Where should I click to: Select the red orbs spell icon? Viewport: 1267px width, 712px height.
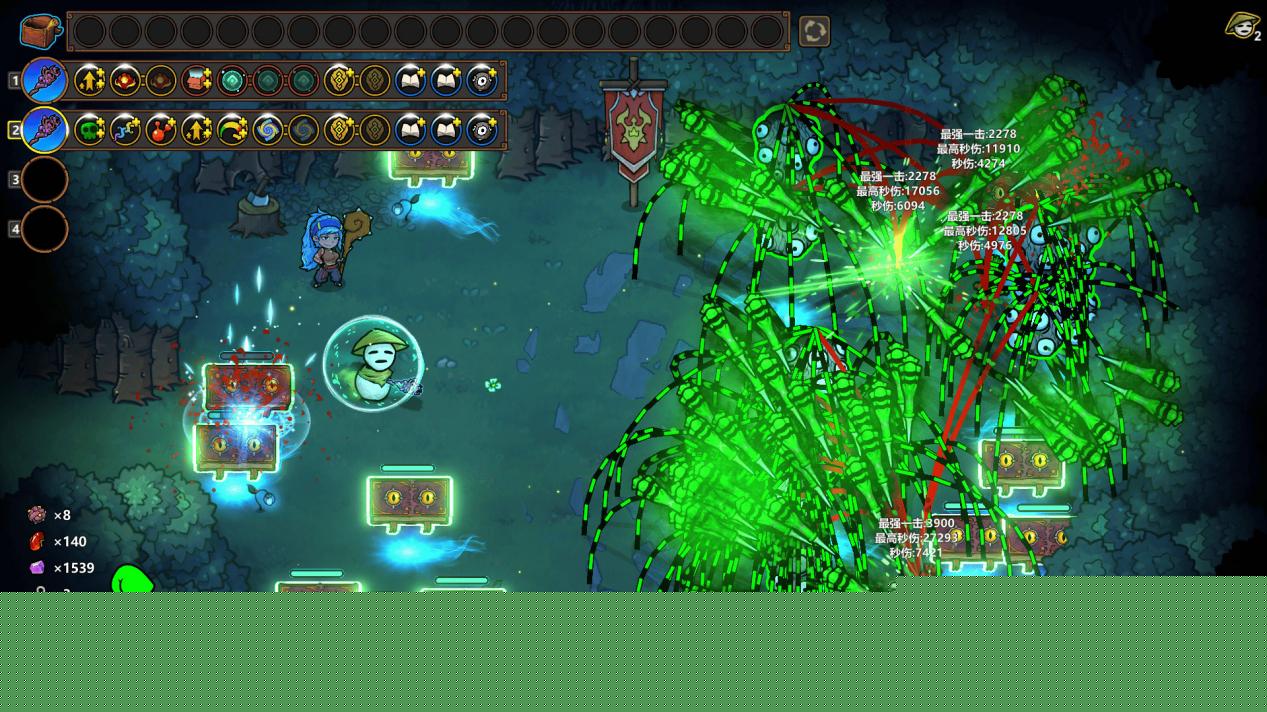[x=161, y=130]
